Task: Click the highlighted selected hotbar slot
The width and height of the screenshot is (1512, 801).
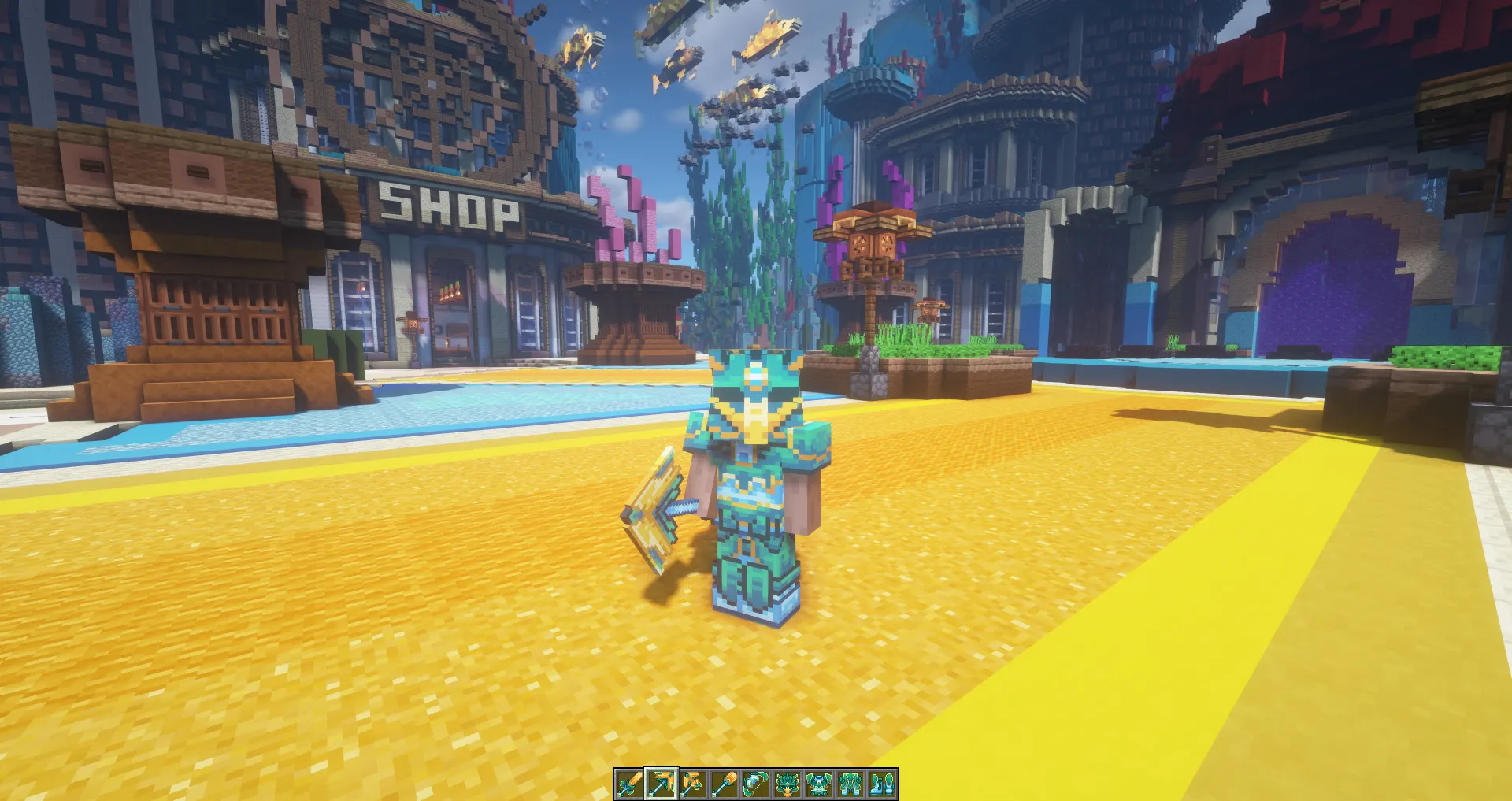Action: 661,784
